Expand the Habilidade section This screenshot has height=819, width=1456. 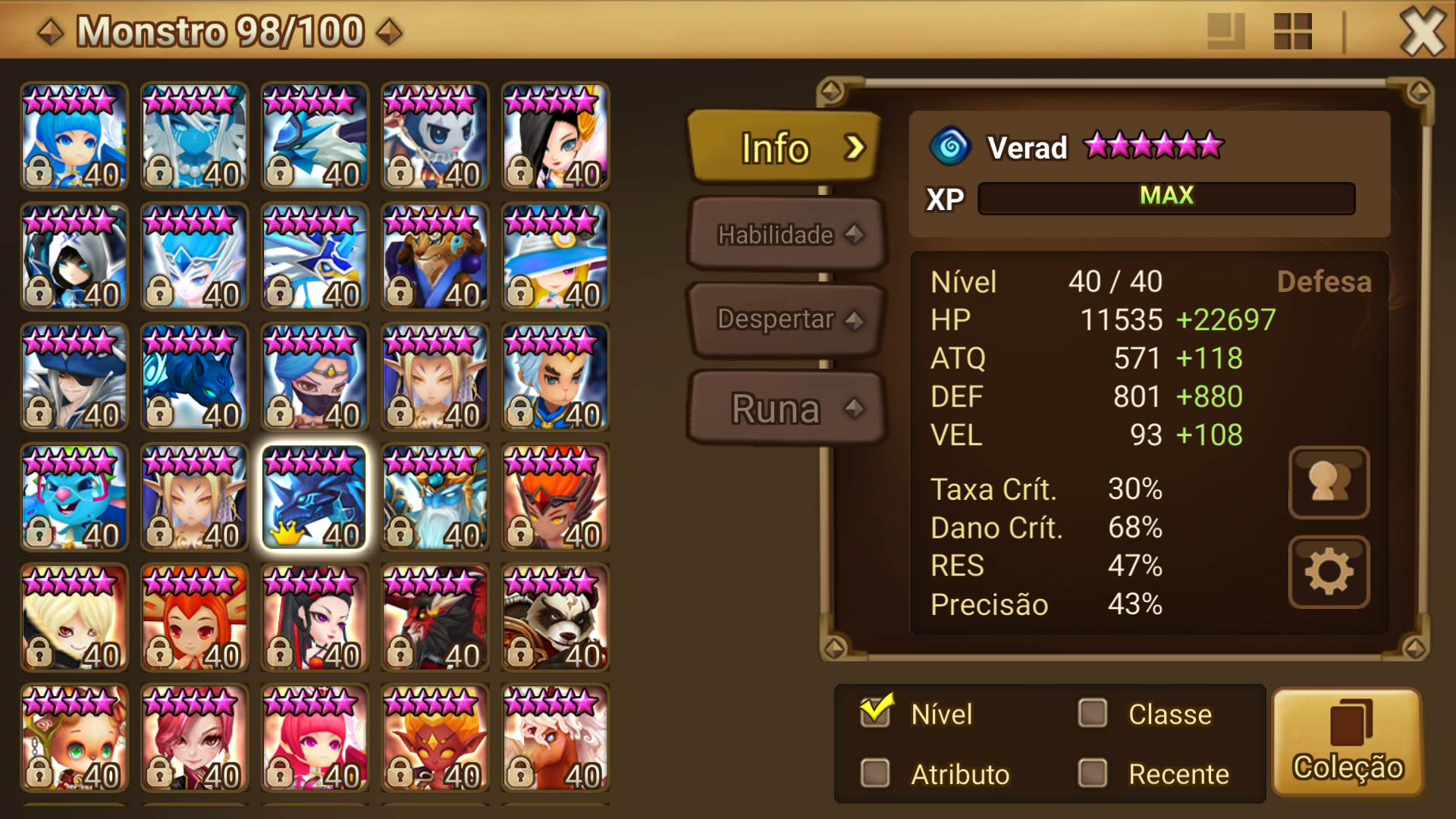pos(785,235)
